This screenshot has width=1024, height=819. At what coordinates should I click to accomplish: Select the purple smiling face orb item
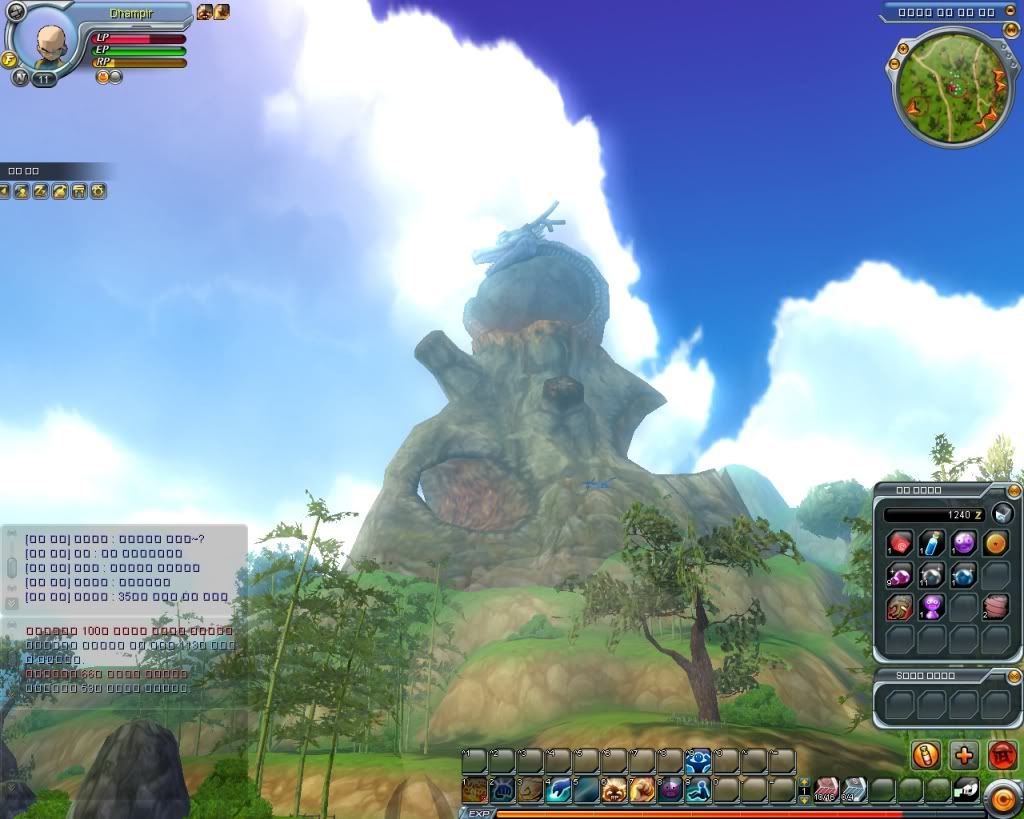pyautogui.click(x=964, y=543)
